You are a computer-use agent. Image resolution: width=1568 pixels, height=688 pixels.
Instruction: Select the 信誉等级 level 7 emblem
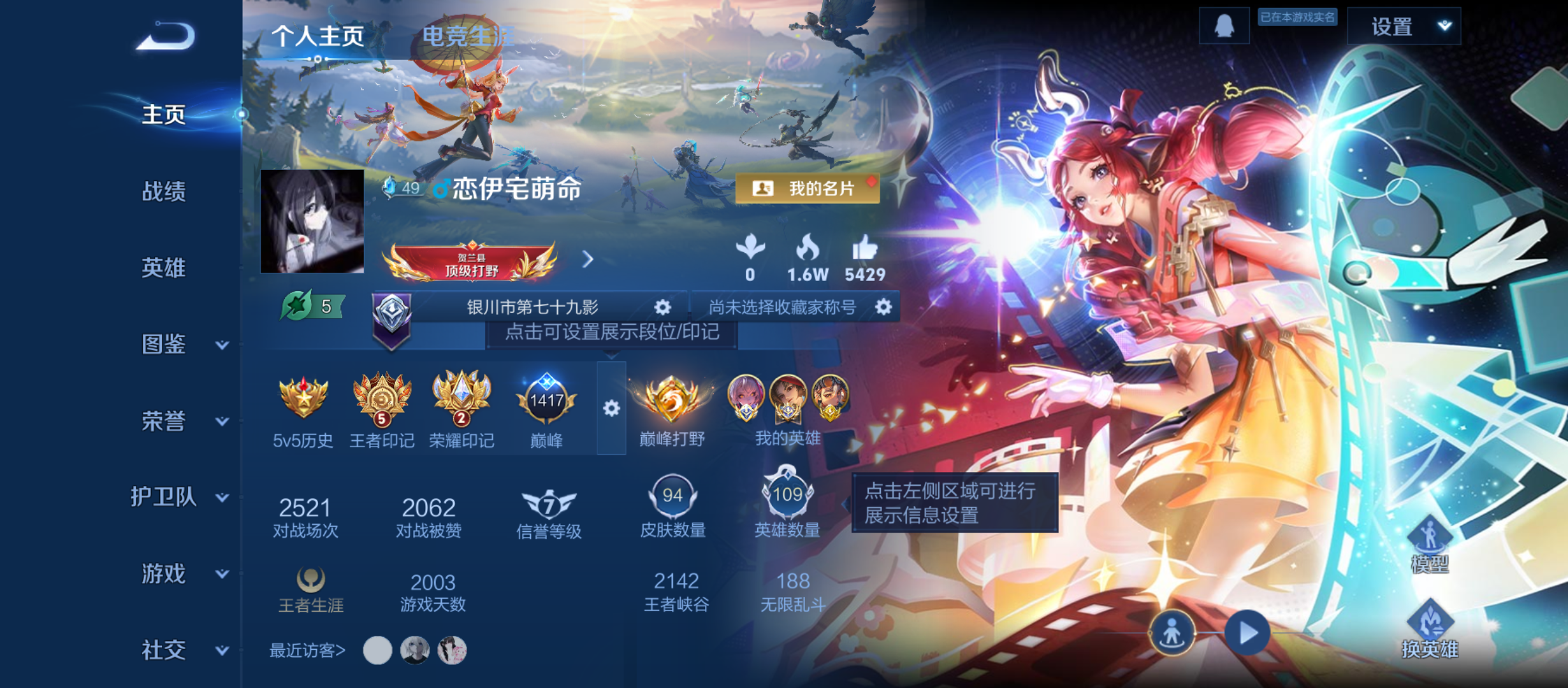548,503
